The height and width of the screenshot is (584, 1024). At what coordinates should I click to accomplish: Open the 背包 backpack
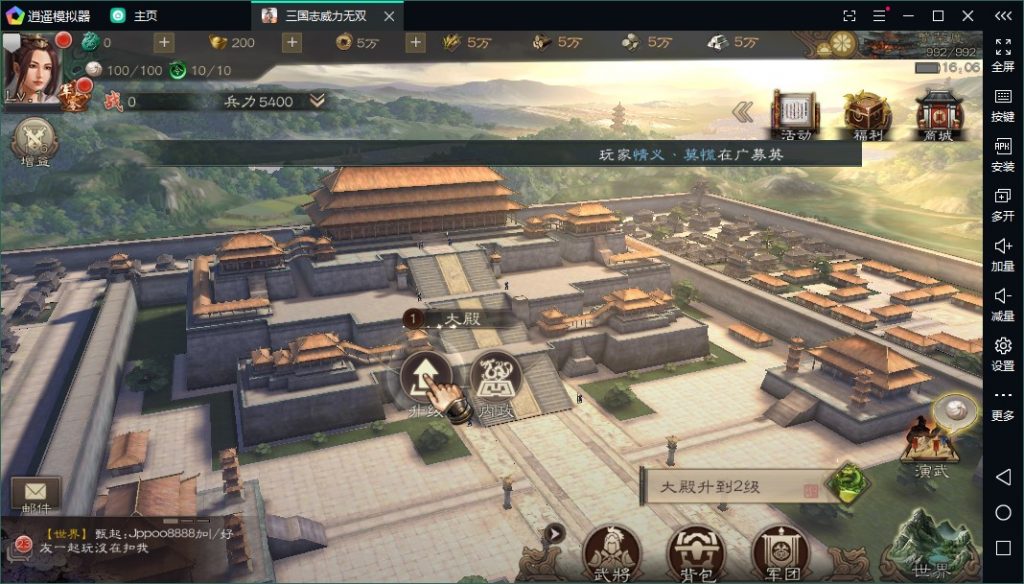(x=696, y=550)
